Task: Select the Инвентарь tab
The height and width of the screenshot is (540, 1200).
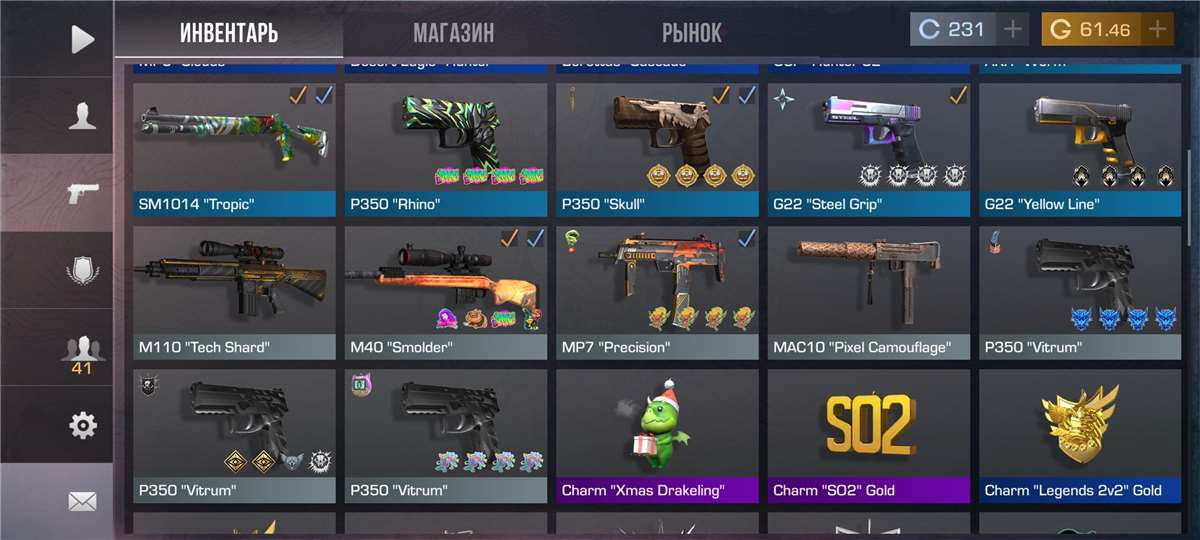Action: [x=229, y=33]
